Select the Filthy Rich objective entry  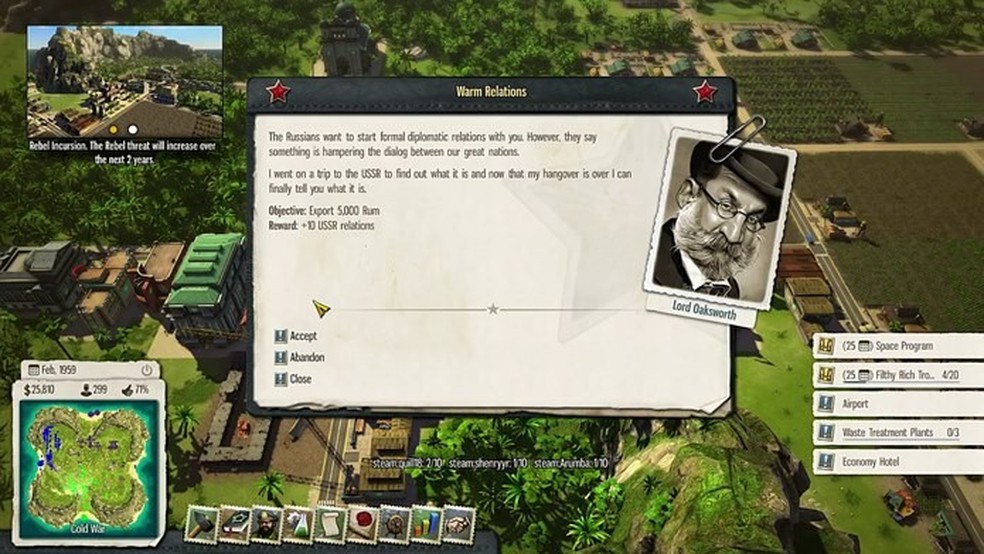coord(896,374)
